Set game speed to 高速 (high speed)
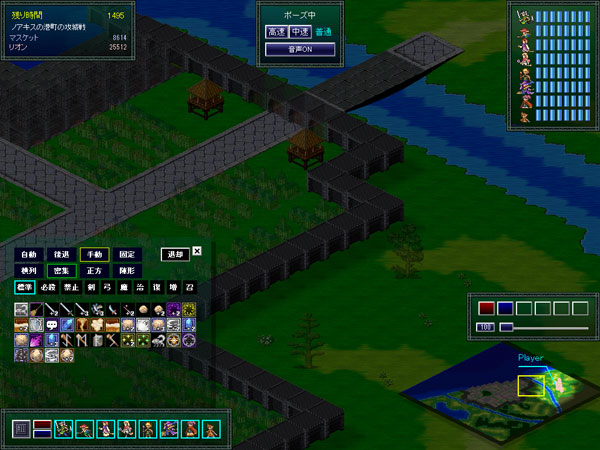600x450 pixels. [276, 32]
